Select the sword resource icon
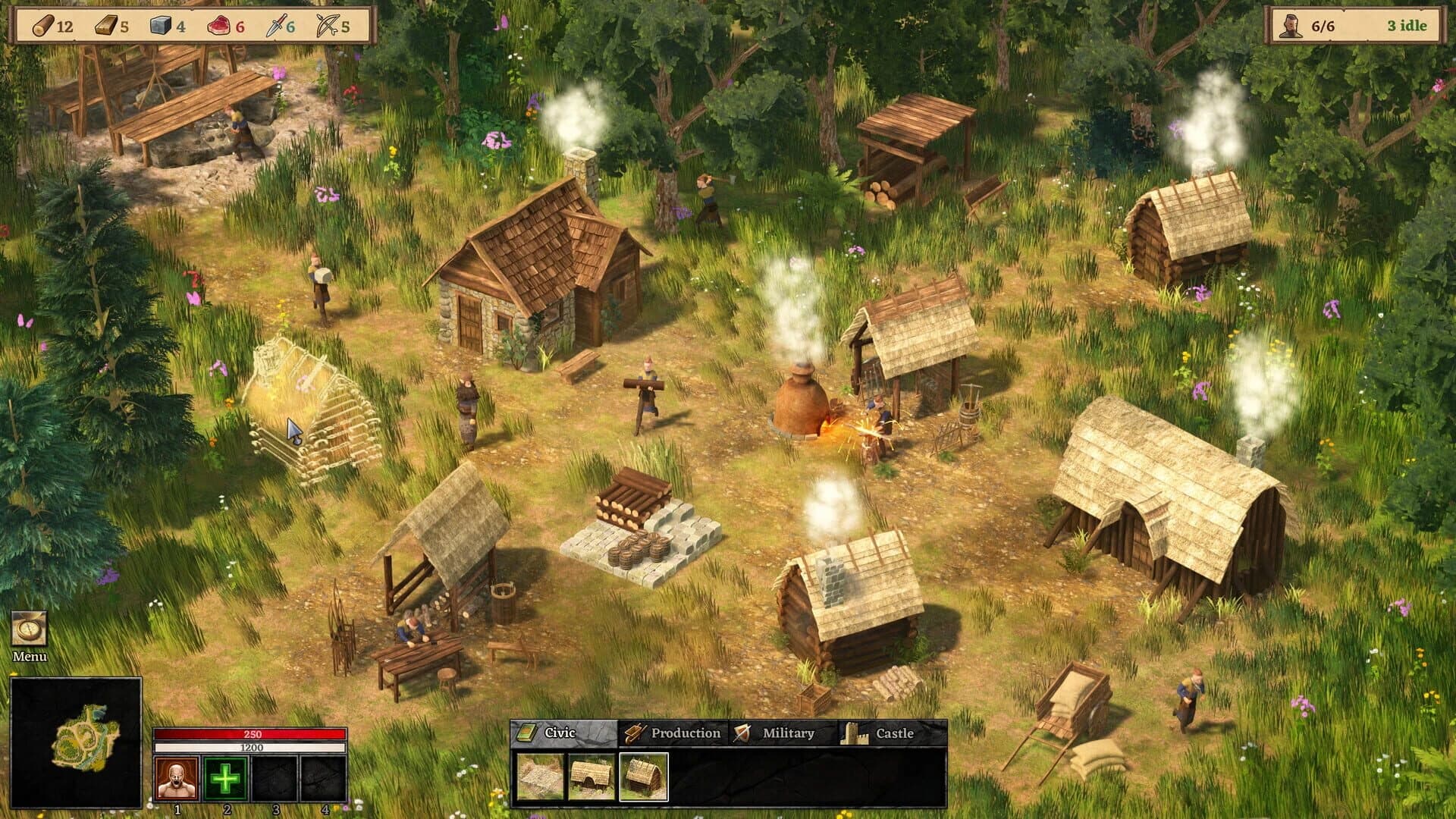Viewport: 1456px width, 819px height. coord(277,25)
